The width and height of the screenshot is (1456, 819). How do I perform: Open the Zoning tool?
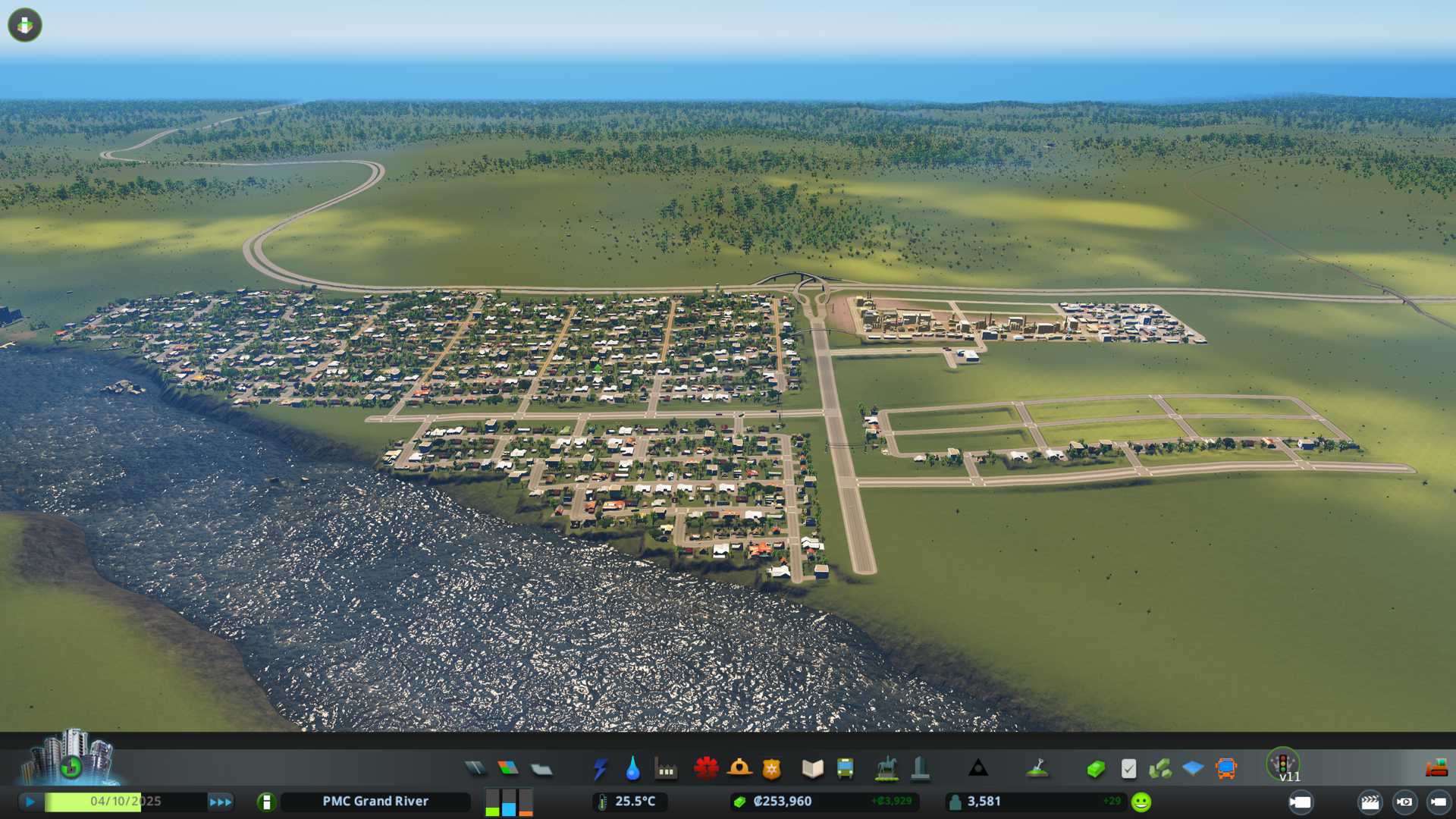tap(508, 769)
